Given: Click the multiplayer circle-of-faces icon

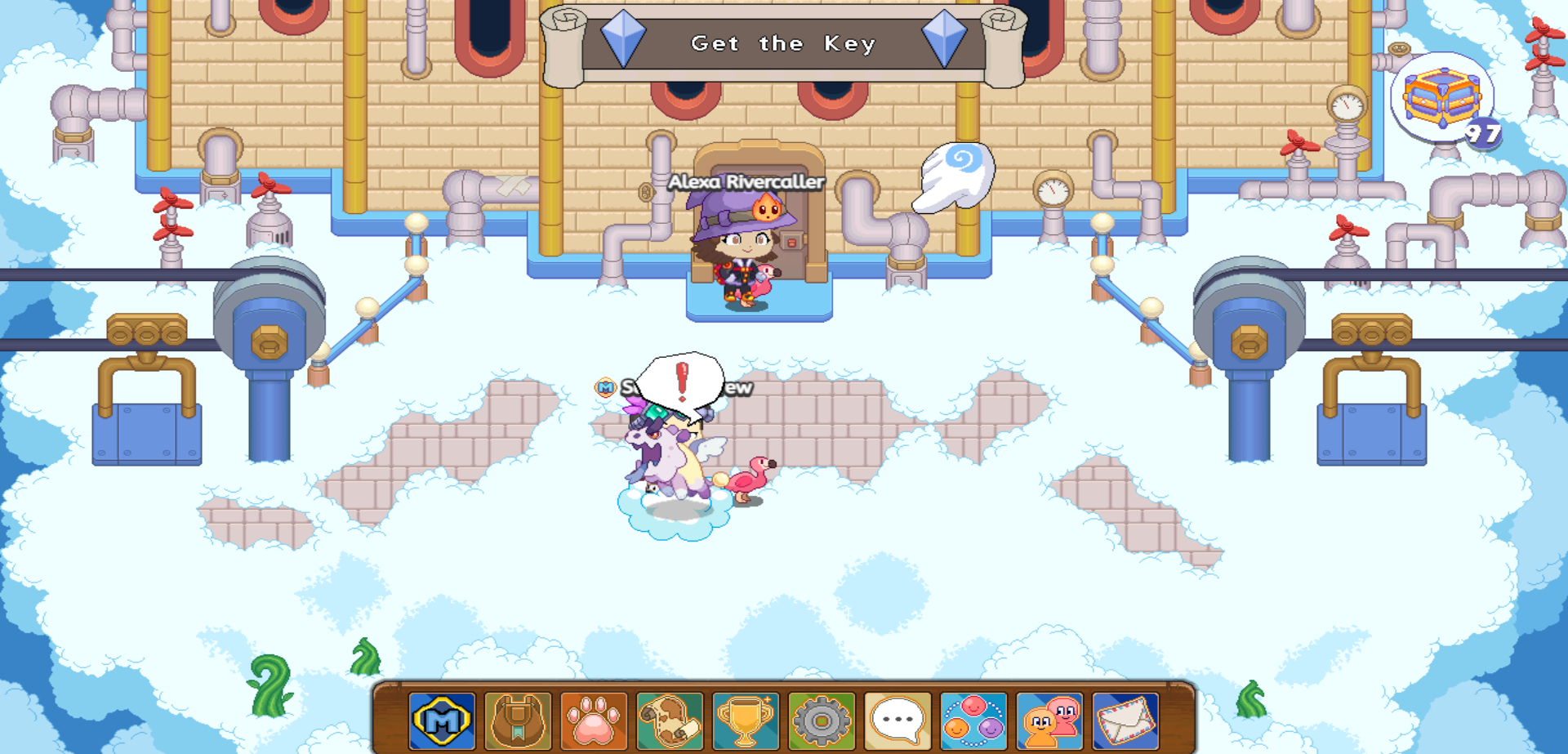Looking at the screenshot, I should coord(975,719).
